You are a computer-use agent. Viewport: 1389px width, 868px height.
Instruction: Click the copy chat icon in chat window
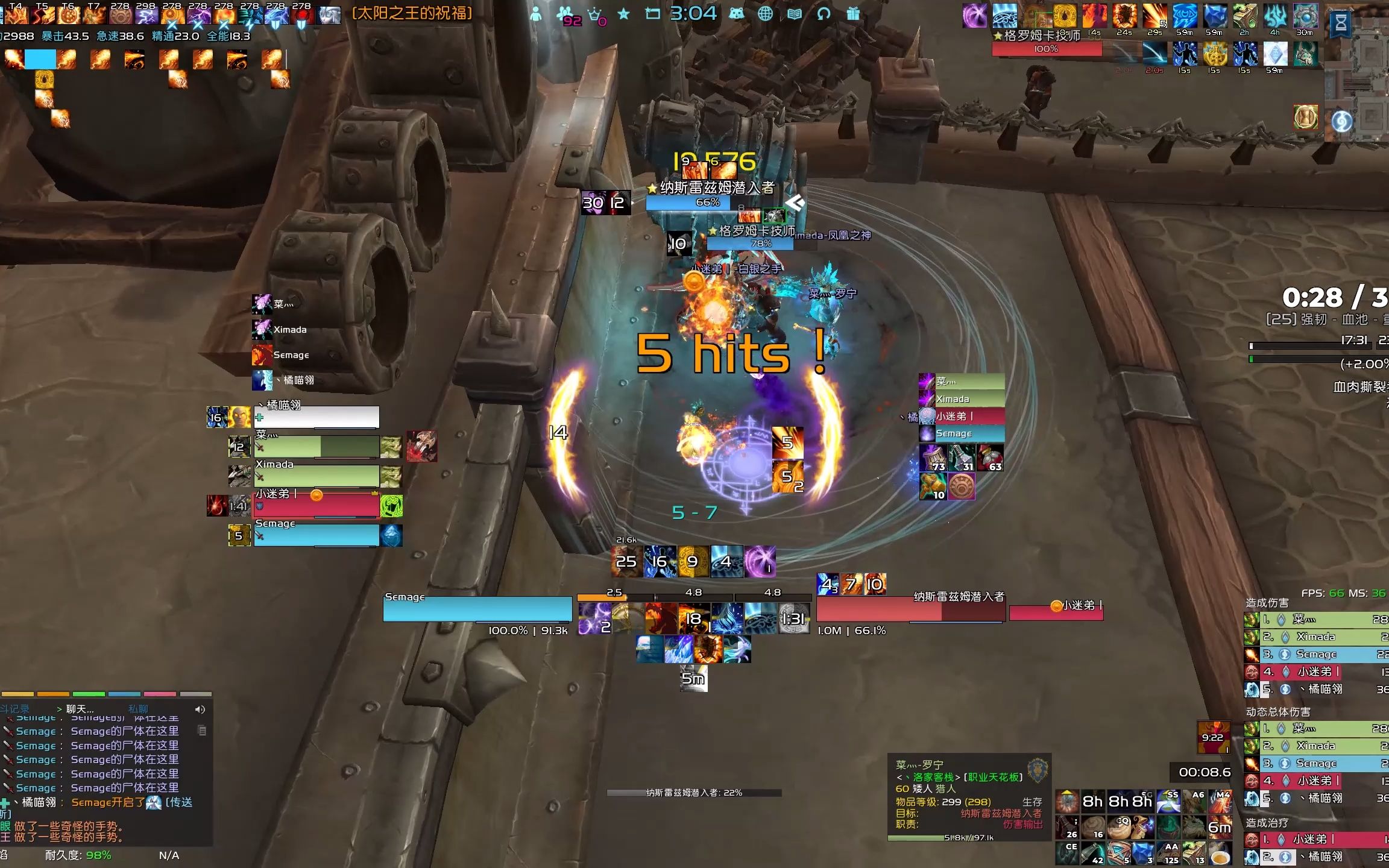[201, 731]
